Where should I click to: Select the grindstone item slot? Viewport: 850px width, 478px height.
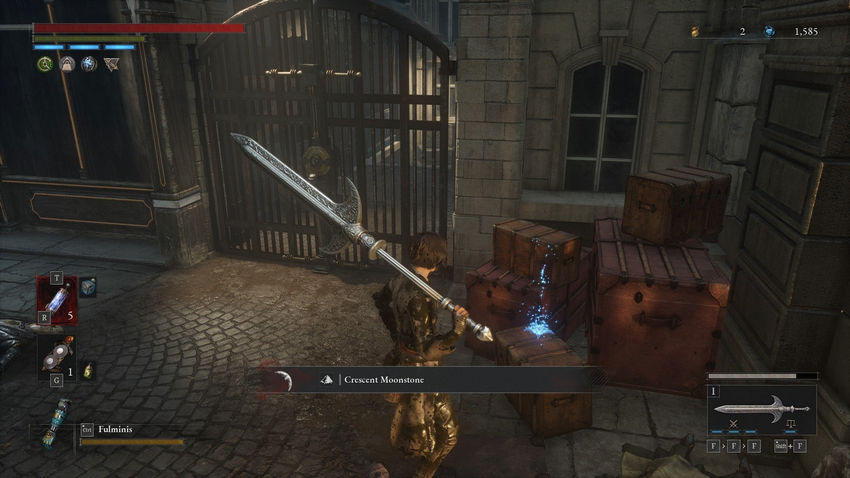coord(56,355)
